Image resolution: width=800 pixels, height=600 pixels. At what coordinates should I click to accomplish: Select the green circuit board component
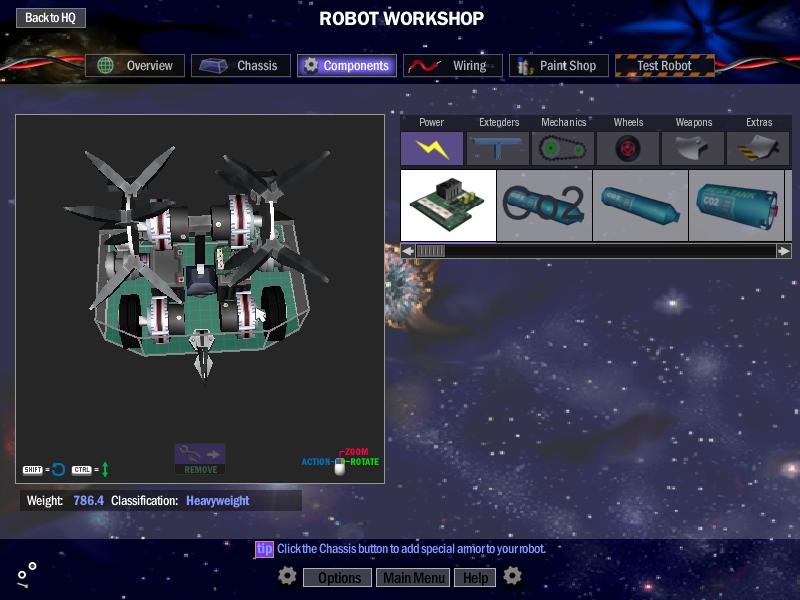coord(448,205)
